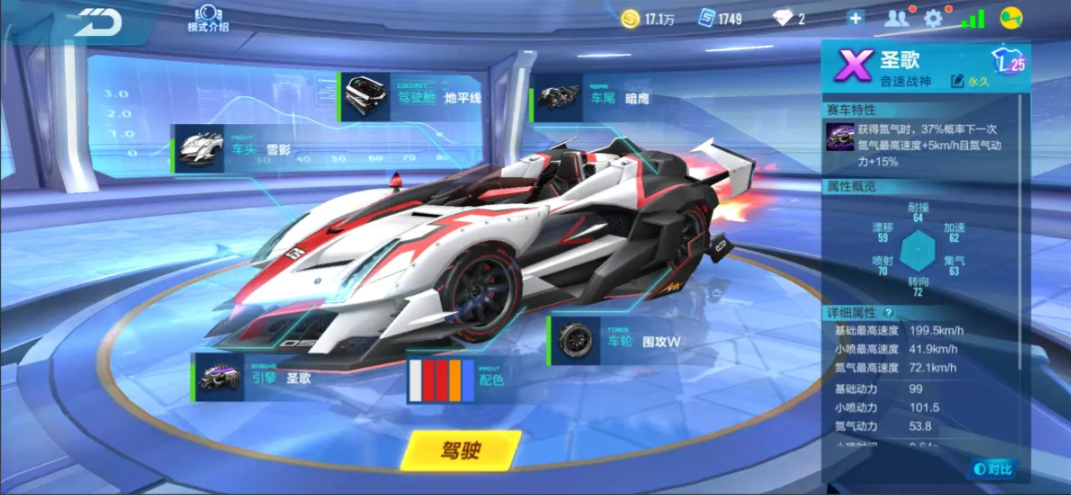This screenshot has height=495, width=1071.
Task: Add currency with the plus button
Action: point(855,18)
